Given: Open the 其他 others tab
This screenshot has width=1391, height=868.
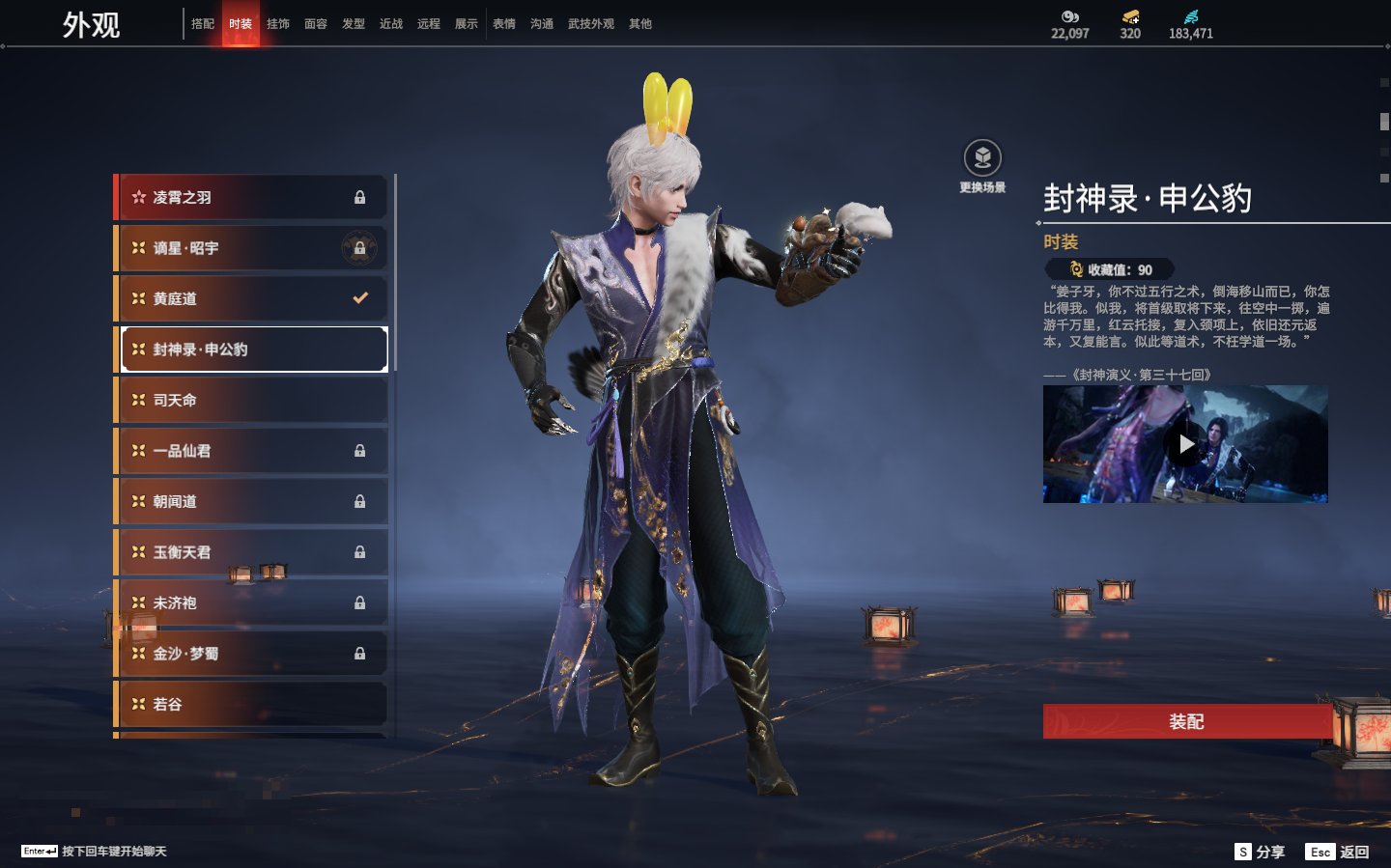Looking at the screenshot, I should 640,24.
